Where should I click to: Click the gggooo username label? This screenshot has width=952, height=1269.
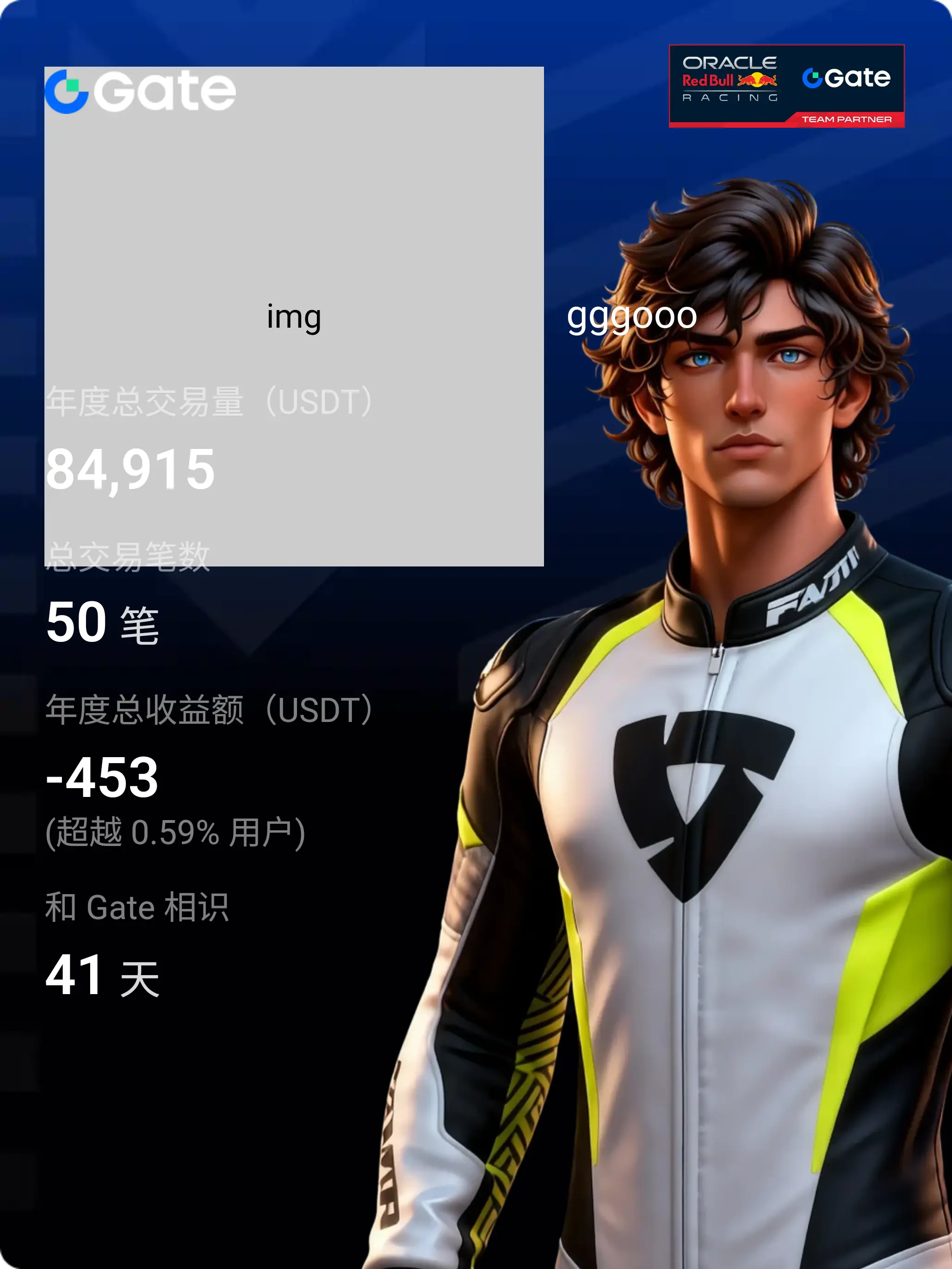(x=631, y=316)
